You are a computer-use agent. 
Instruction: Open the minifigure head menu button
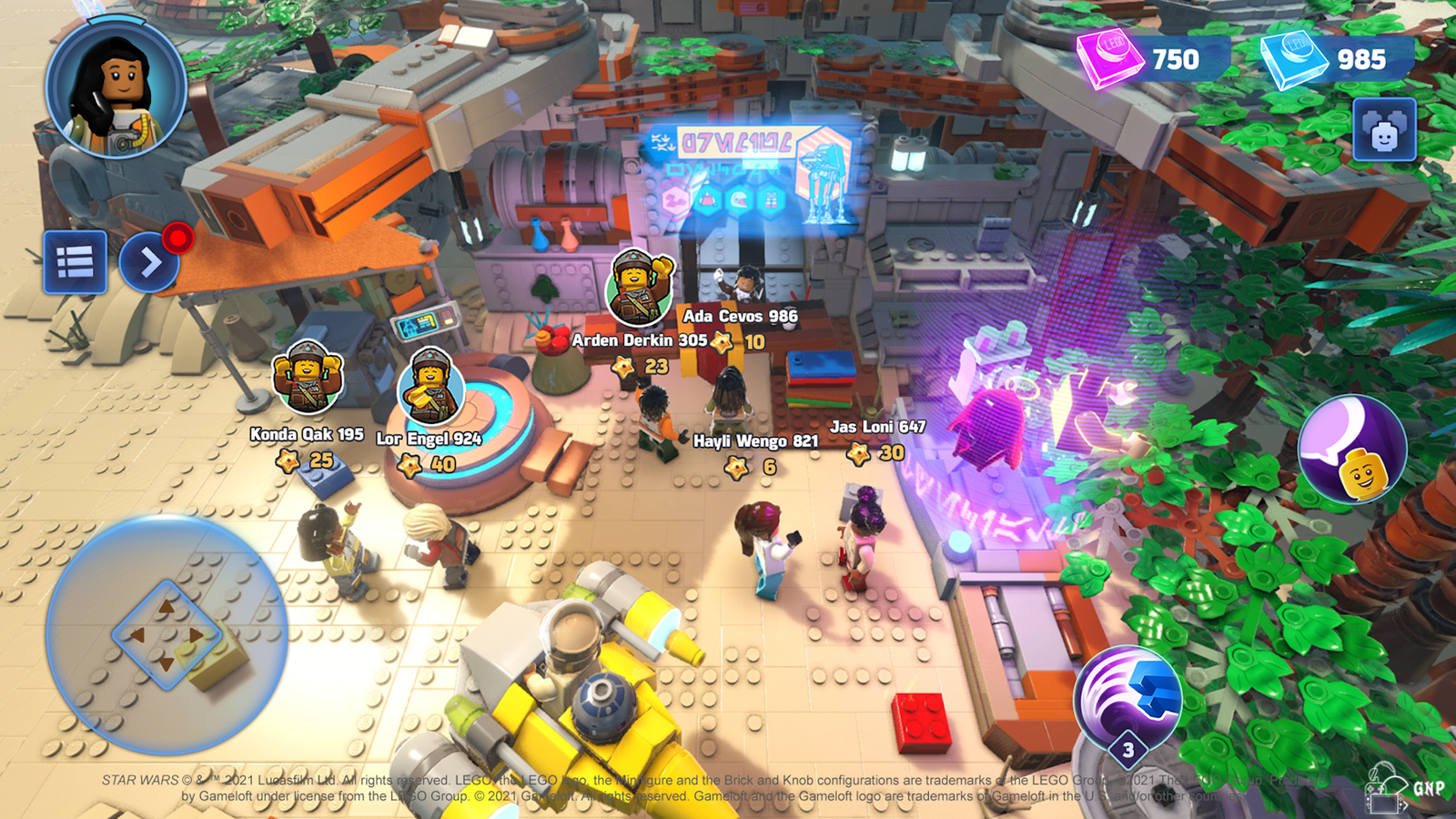click(x=1384, y=130)
